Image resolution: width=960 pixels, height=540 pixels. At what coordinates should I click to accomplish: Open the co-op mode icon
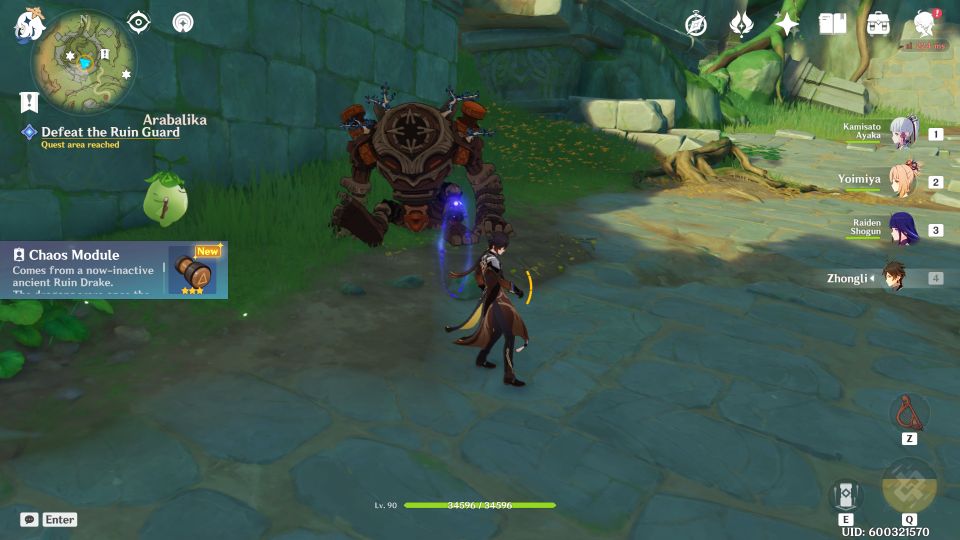(182, 23)
